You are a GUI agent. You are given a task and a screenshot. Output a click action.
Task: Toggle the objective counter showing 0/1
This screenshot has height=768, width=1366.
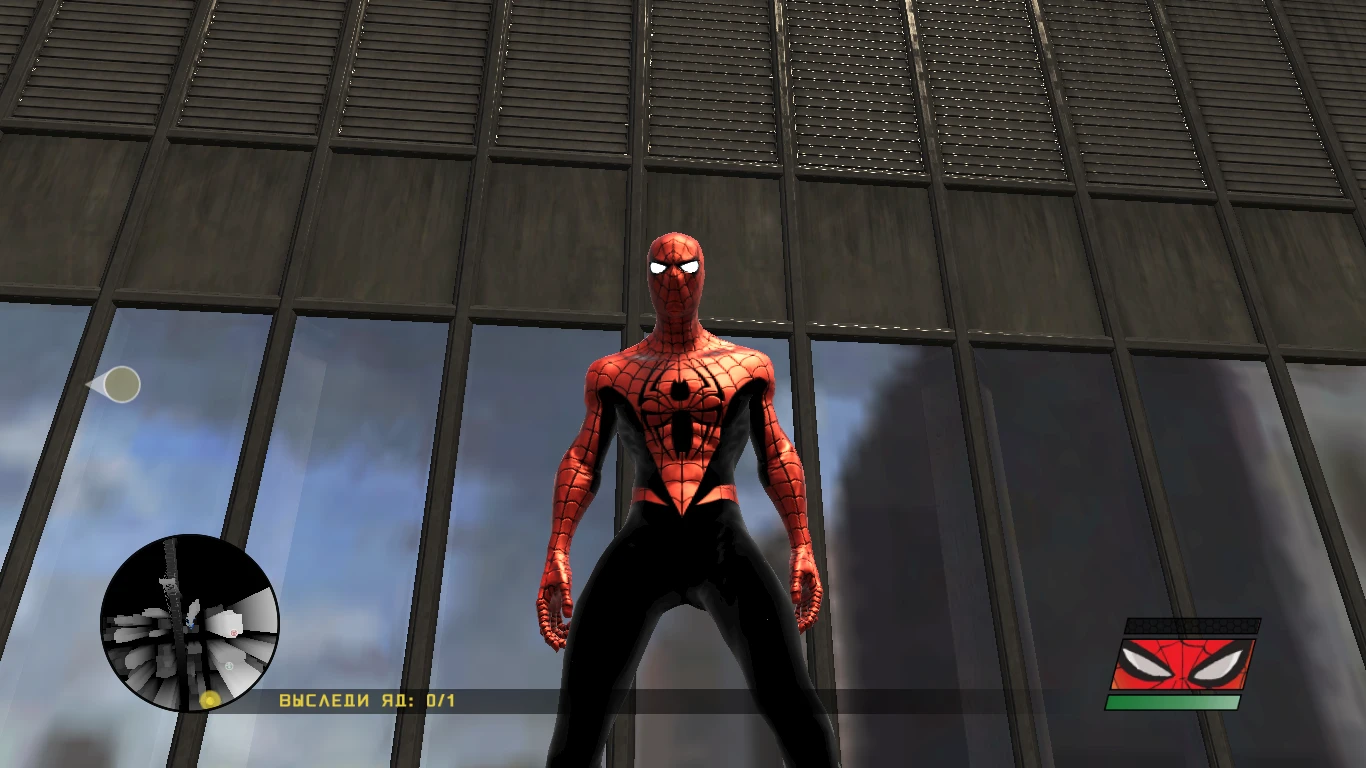(x=438, y=701)
